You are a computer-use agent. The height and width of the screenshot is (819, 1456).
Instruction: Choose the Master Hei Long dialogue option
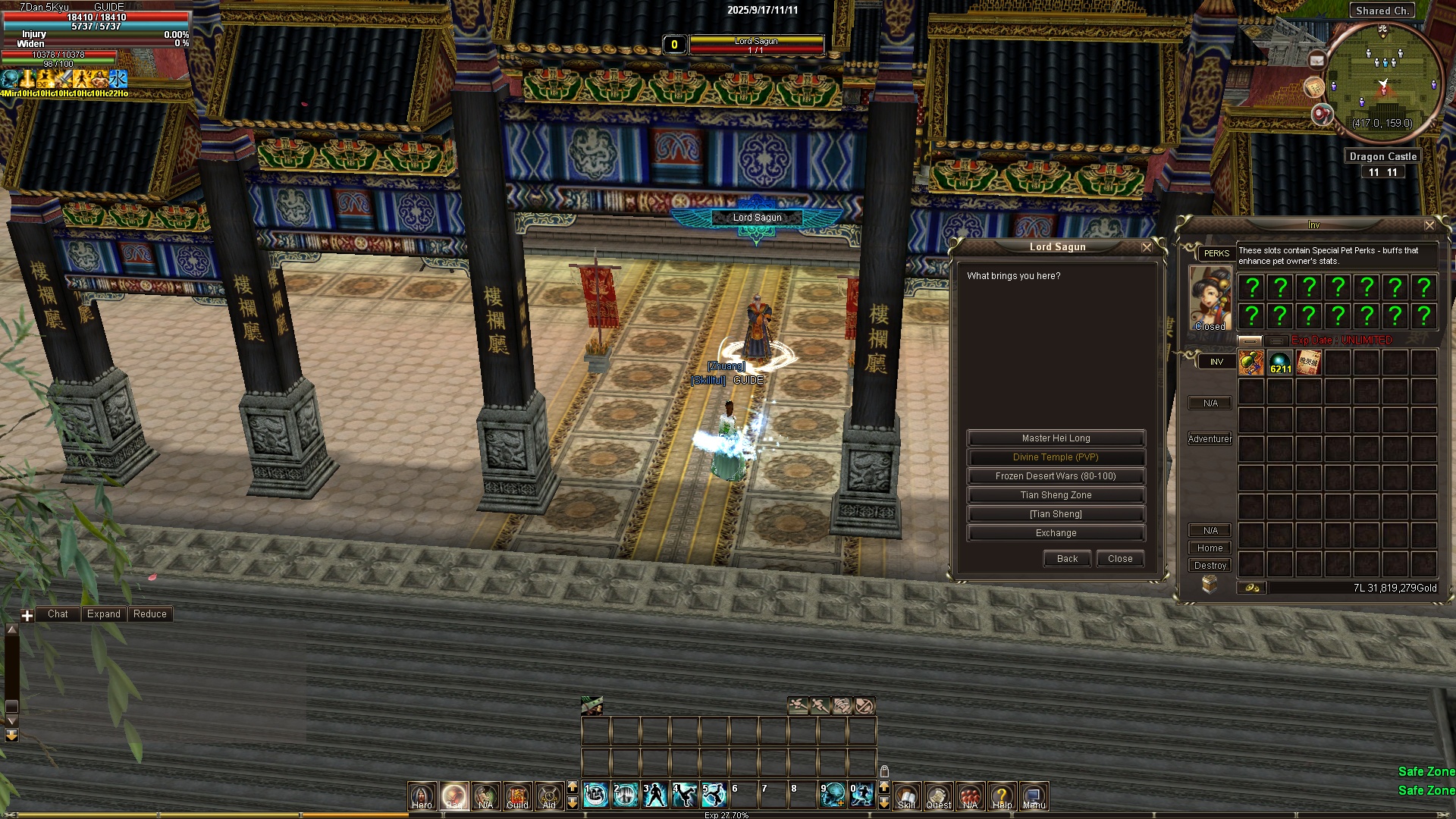coord(1056,438)
